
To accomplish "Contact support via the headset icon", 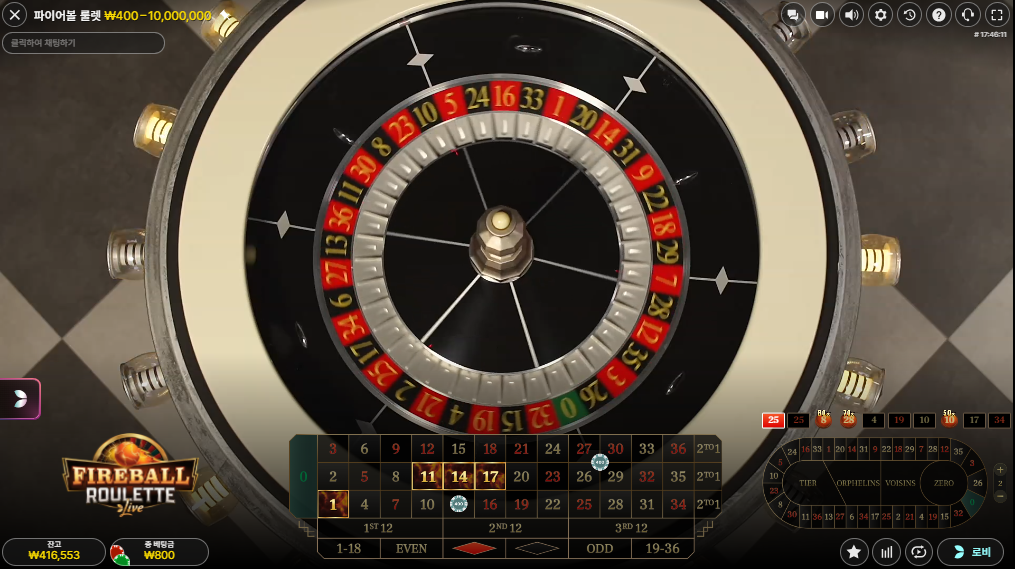I will pyautogui.click(x=967, y=14).
